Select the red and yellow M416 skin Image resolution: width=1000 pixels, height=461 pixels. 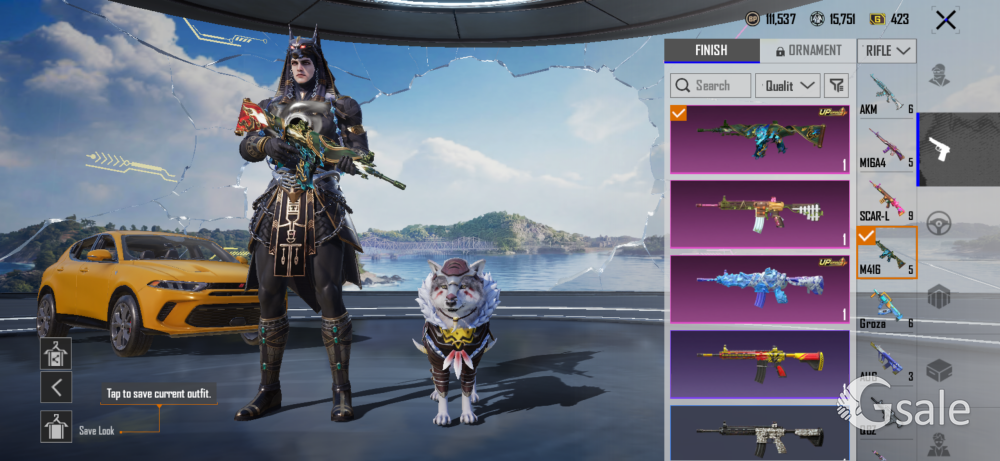pos(759,362)
